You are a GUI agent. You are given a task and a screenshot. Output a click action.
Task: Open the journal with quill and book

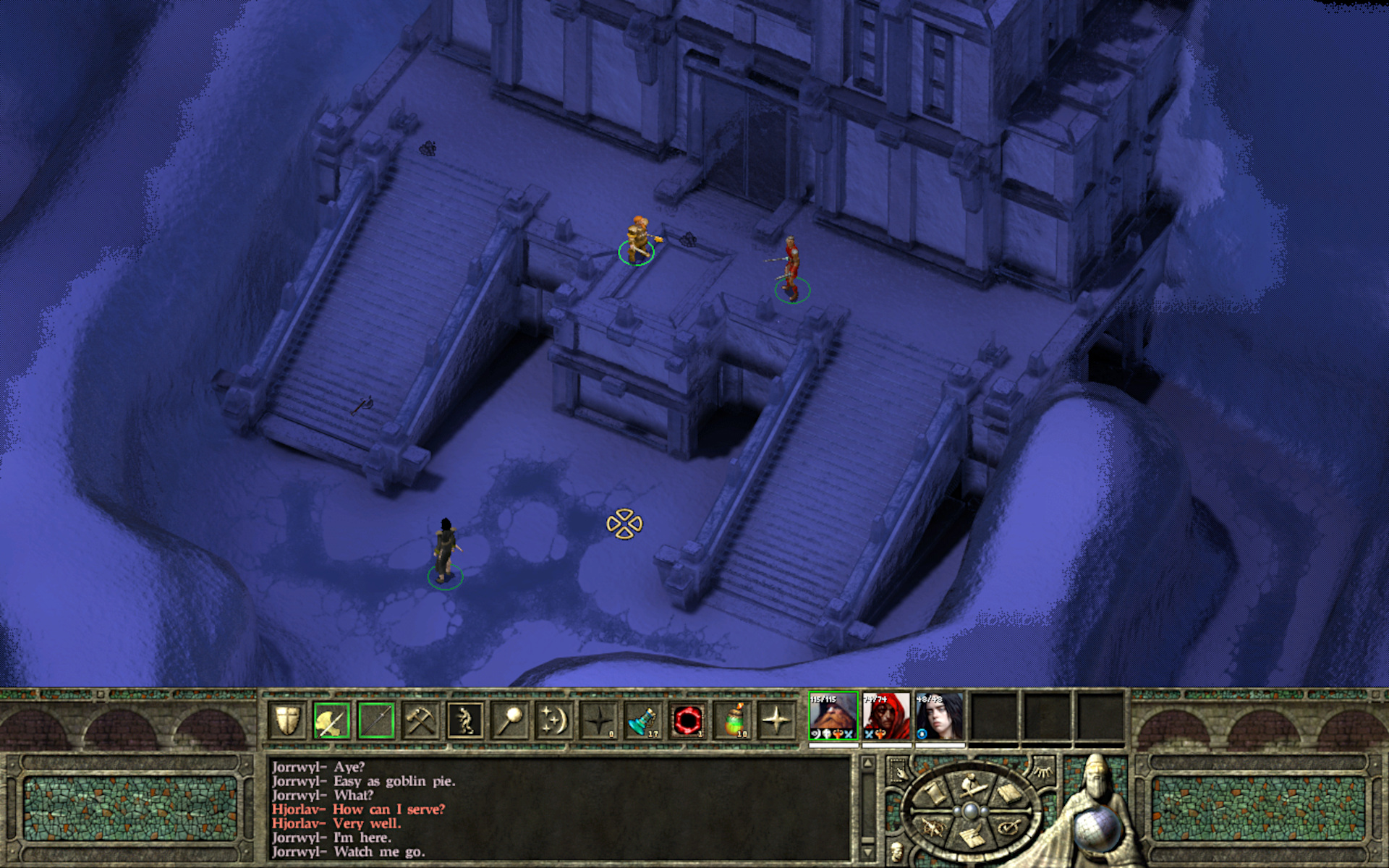pyautogui.click(x=969, y=838)
